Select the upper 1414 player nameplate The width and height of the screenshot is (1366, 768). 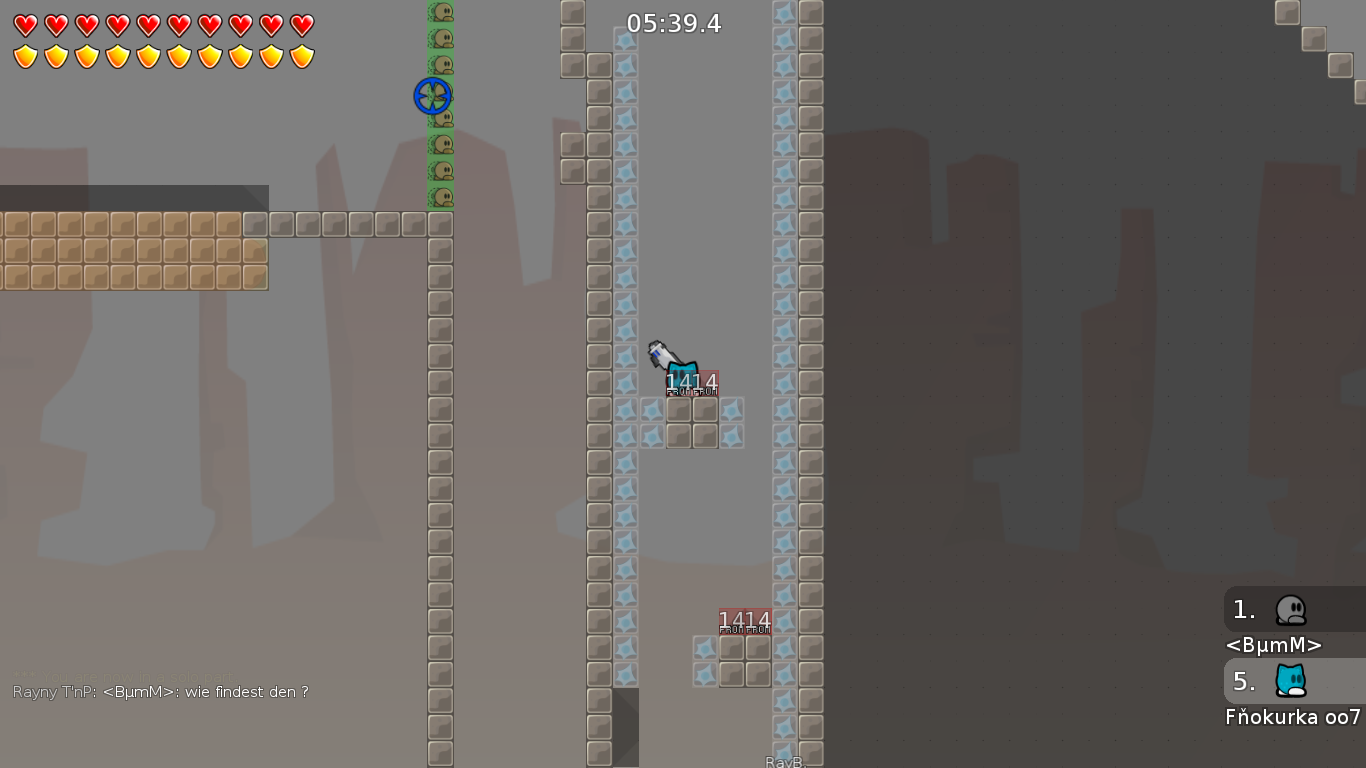tap(691, 381)
